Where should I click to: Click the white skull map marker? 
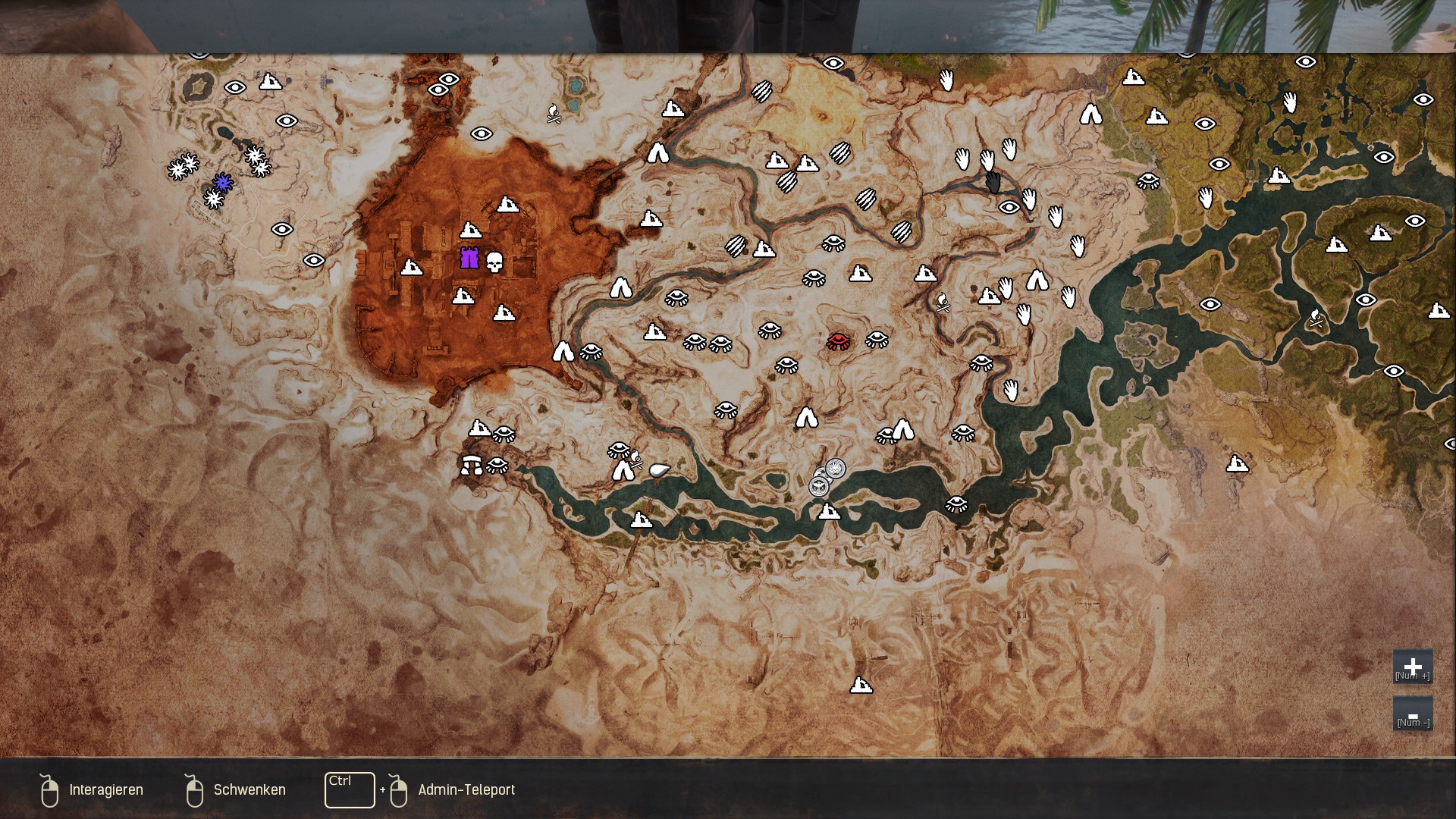click(494, 262)
